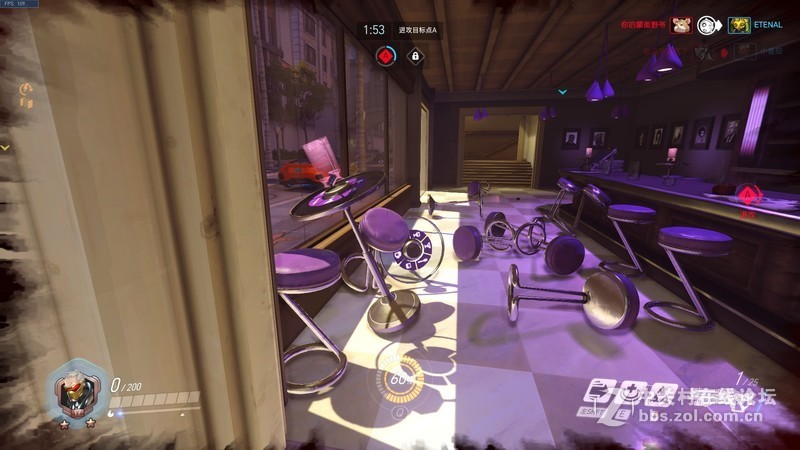Click ETENAL's hero portrait in kill feed
Image resolution: width=800 pixels, height=450 pixels.
pos(739,25)
